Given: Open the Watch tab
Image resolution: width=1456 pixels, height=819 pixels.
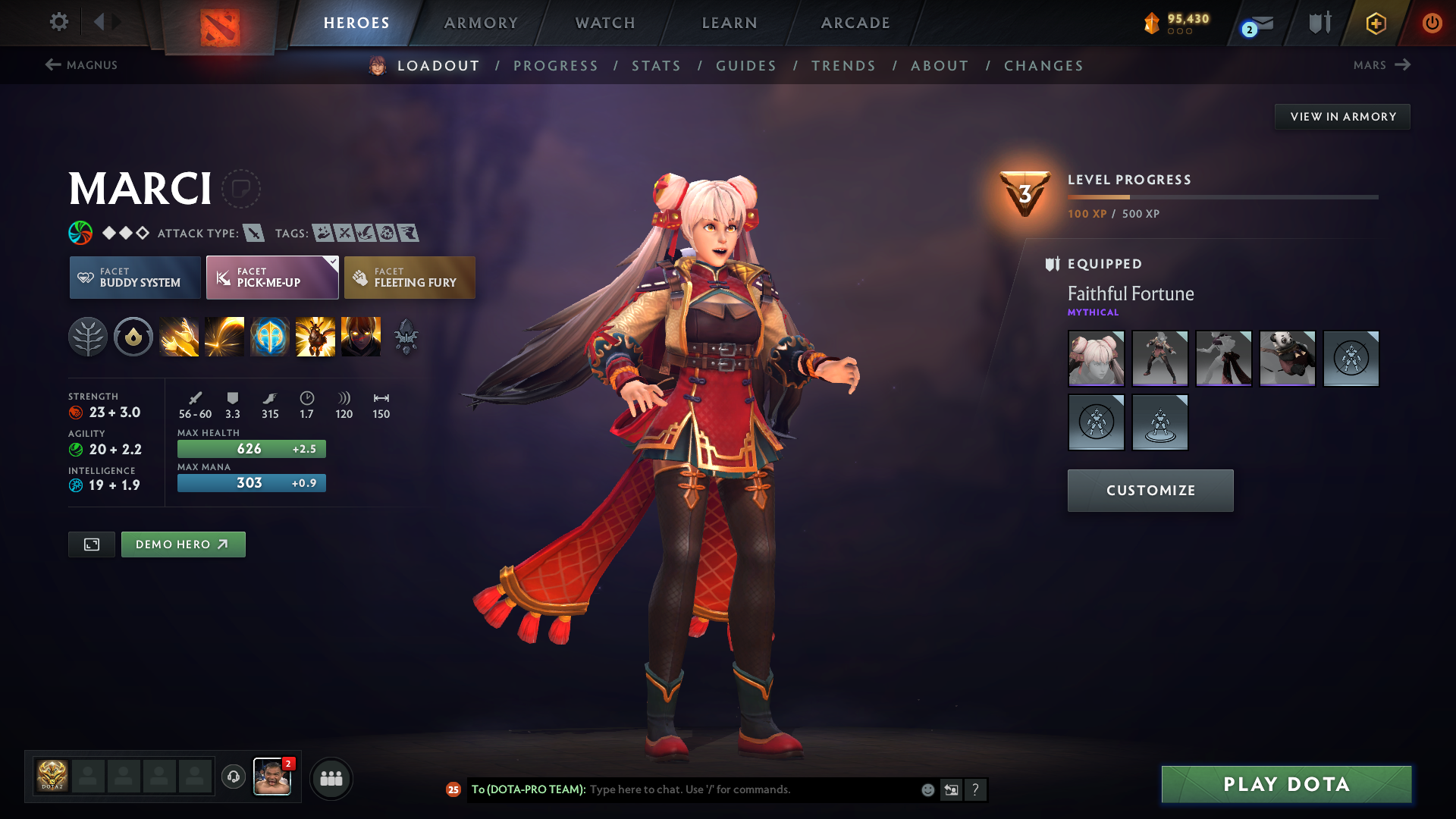Looking at the screenshot, I should pos(605,23).
